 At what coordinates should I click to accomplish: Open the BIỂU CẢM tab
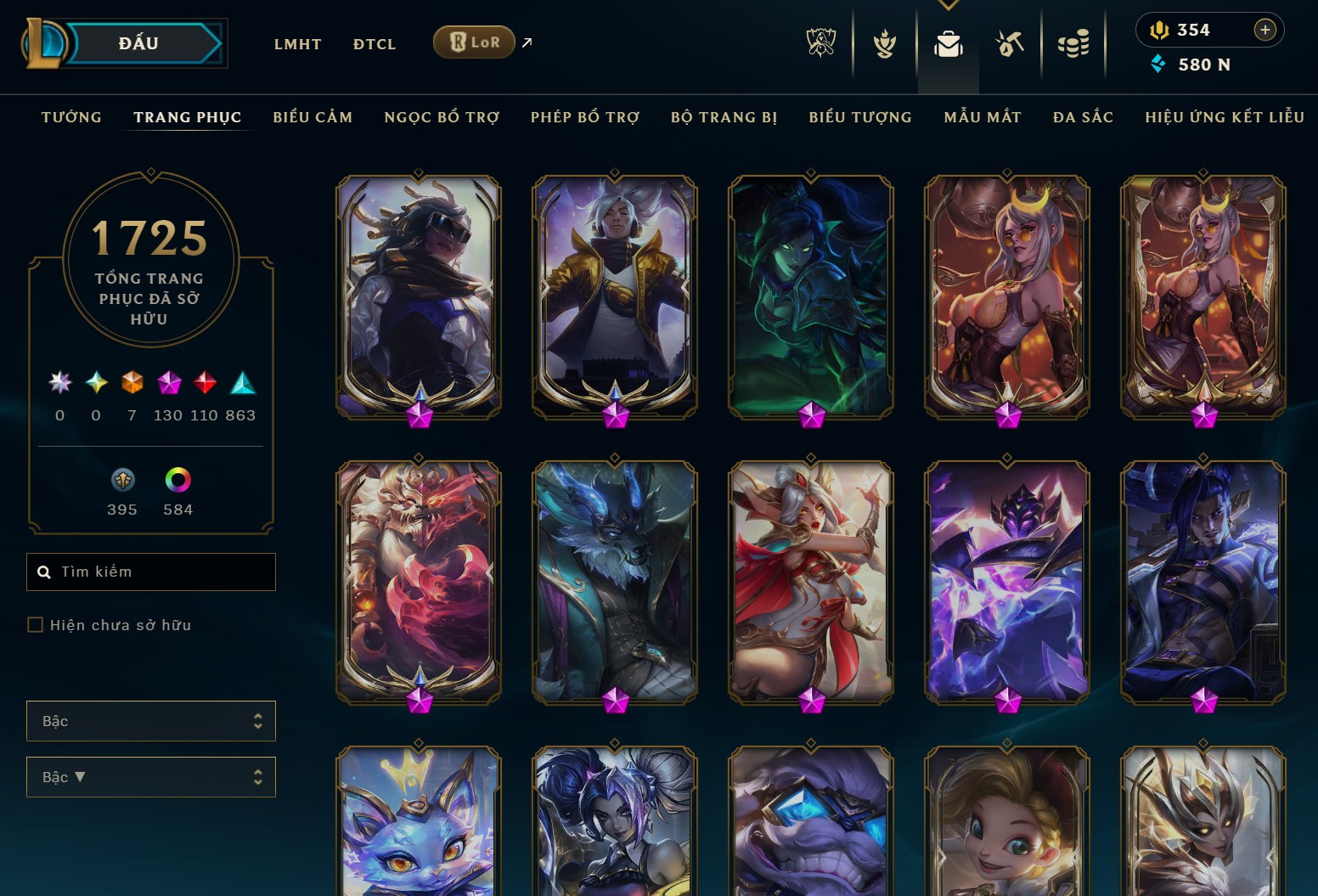(x=313, y=117)
